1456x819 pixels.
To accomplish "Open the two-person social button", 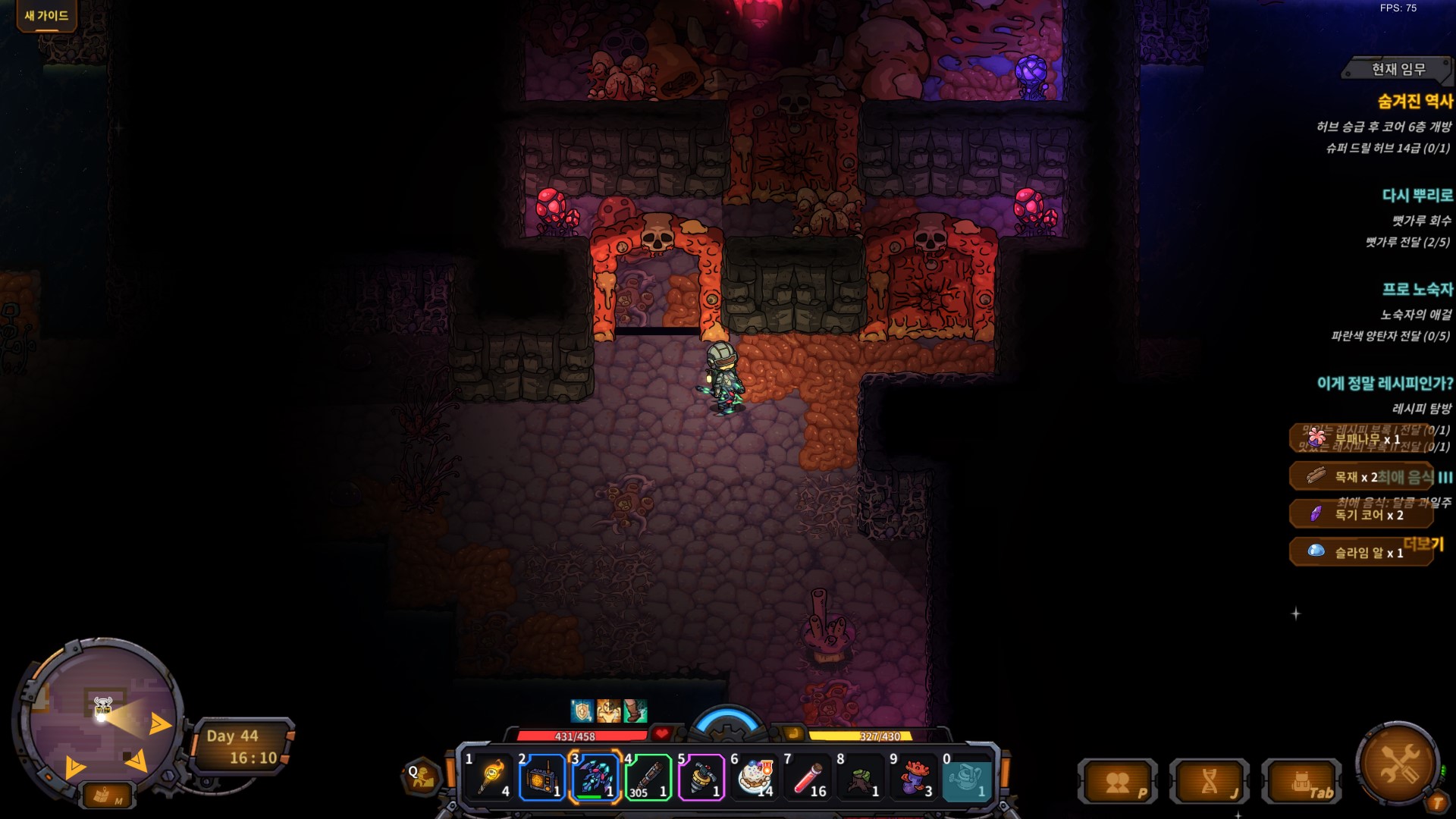I will click(1117, 783).
